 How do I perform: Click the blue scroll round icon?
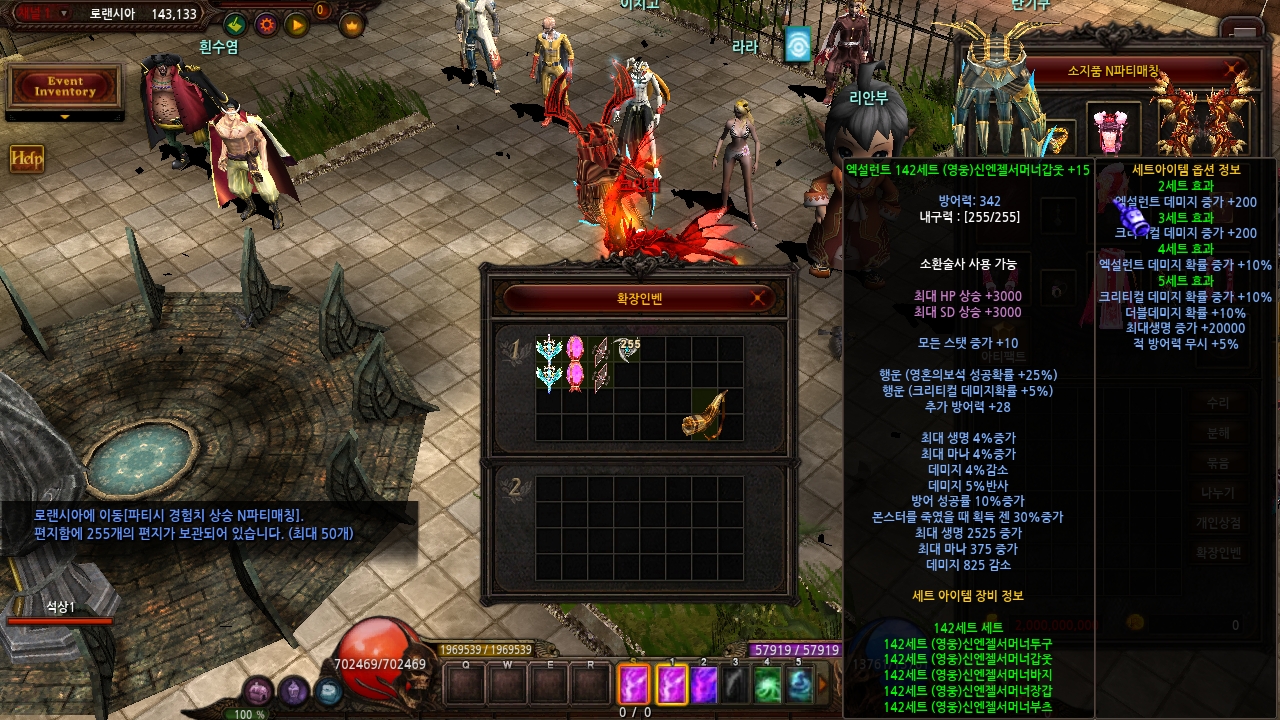coord(328,690)
